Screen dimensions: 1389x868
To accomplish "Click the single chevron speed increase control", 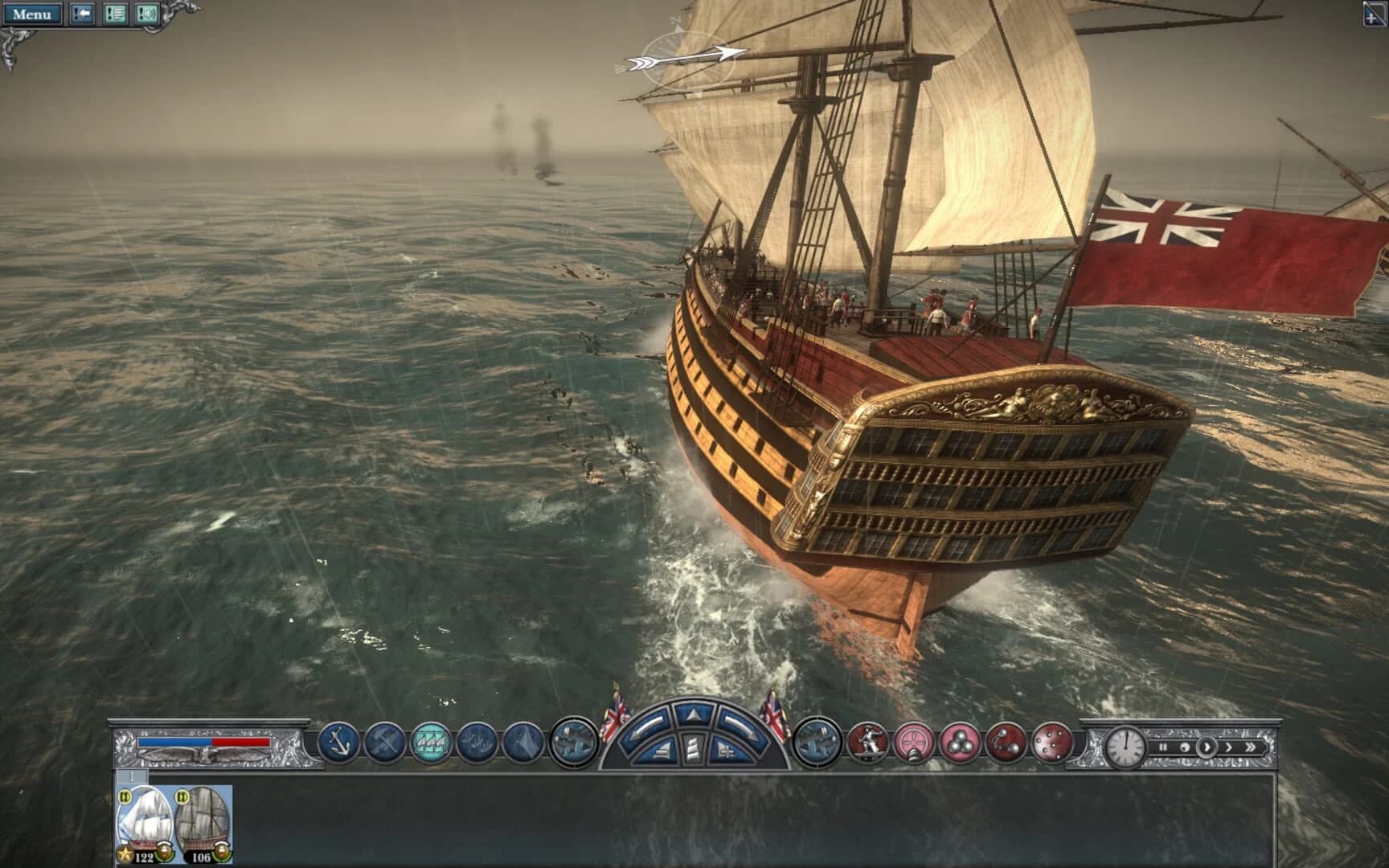I will click(x=1229, y=747).
